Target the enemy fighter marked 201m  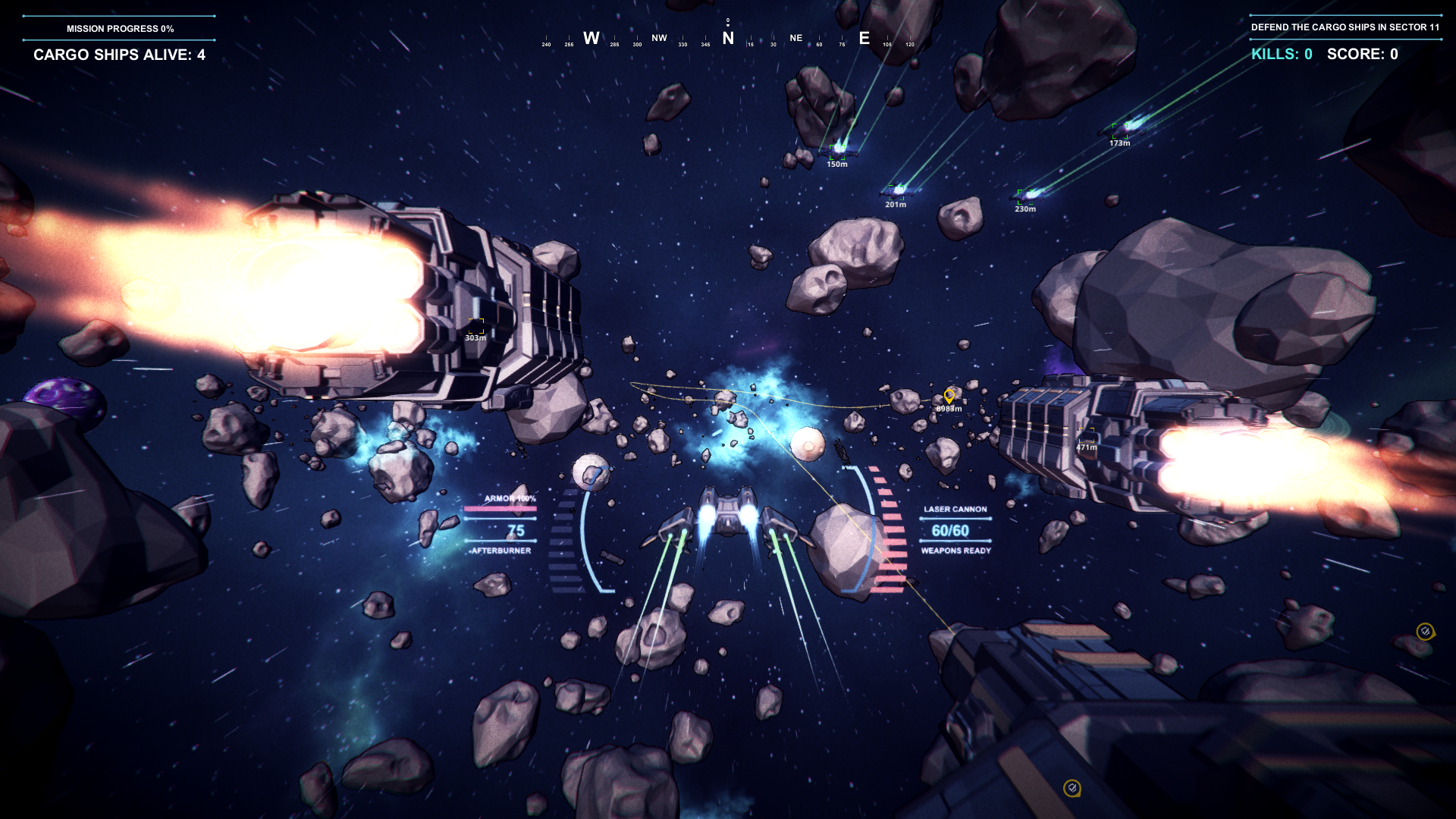click(897, 190)
